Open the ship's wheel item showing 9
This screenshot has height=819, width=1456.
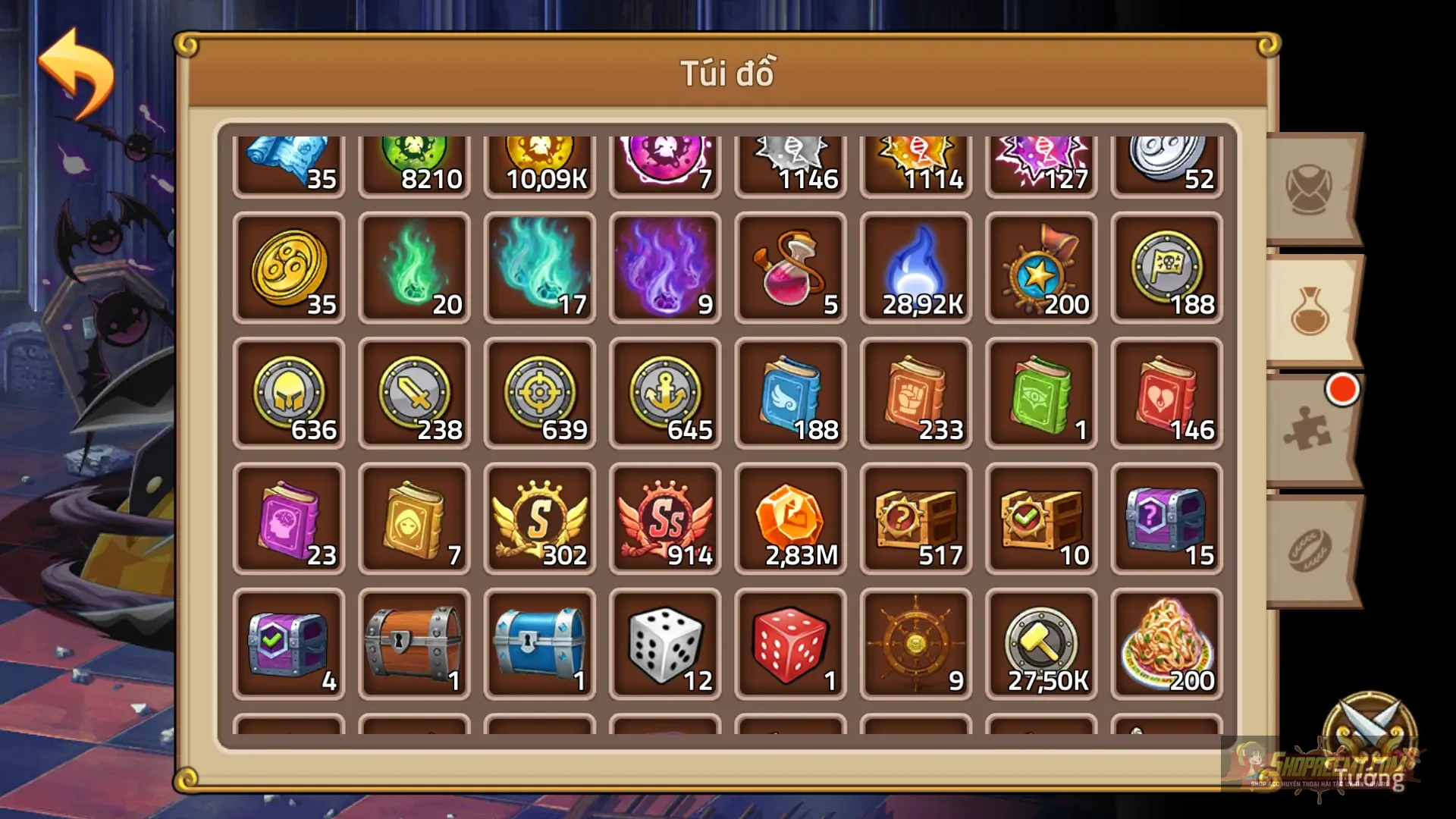[915, 643]
